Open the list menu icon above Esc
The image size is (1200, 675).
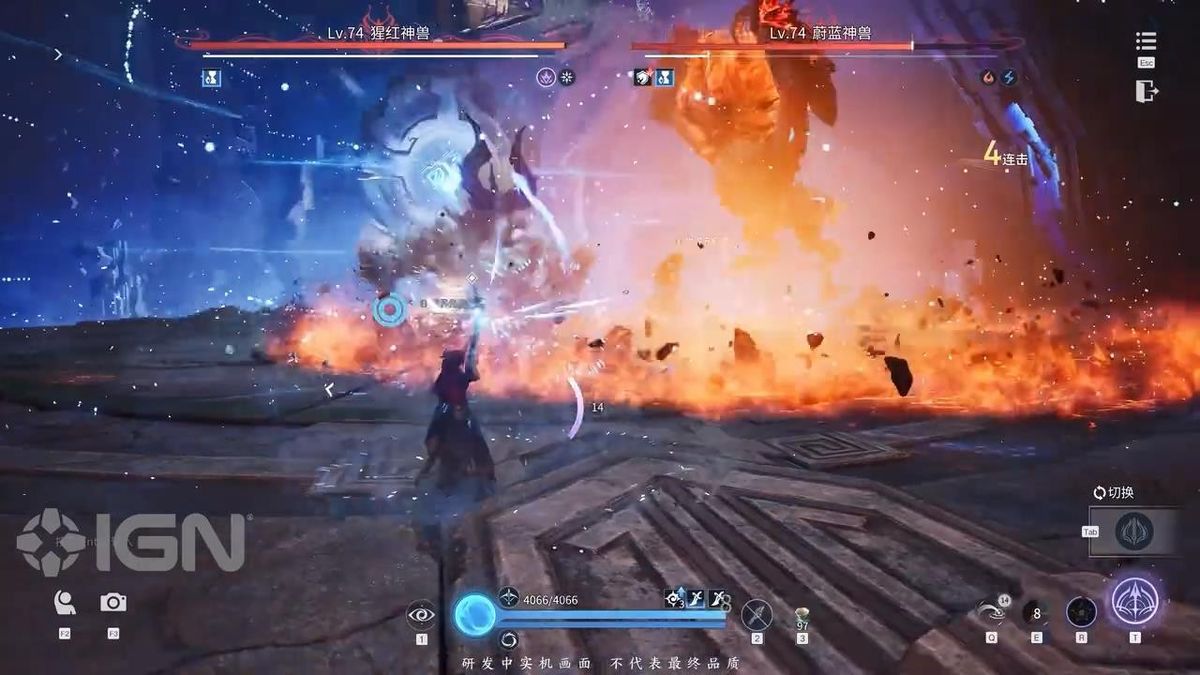pos(1146,41)
